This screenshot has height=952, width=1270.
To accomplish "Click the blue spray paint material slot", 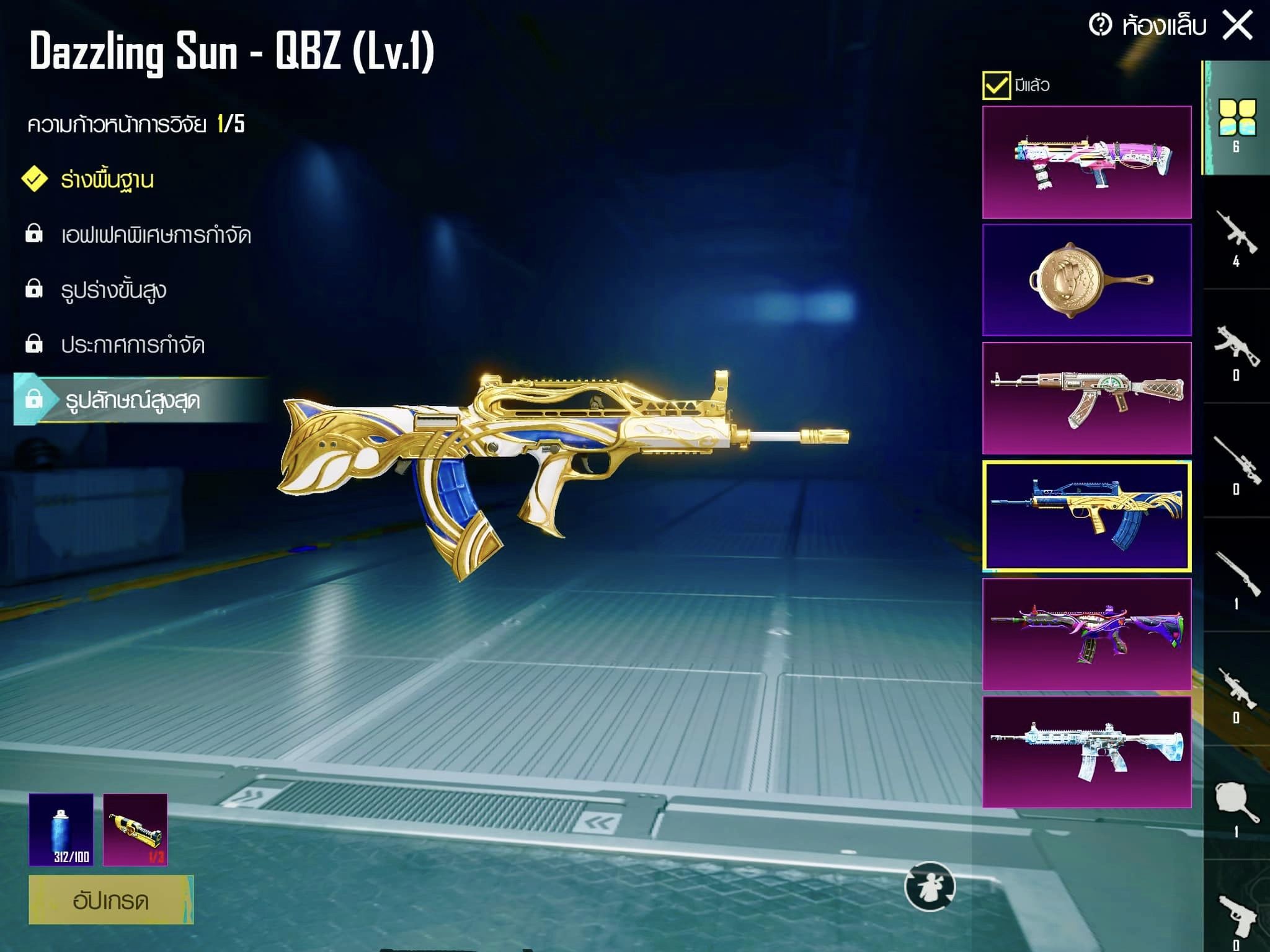I will [x=61, y=829].
